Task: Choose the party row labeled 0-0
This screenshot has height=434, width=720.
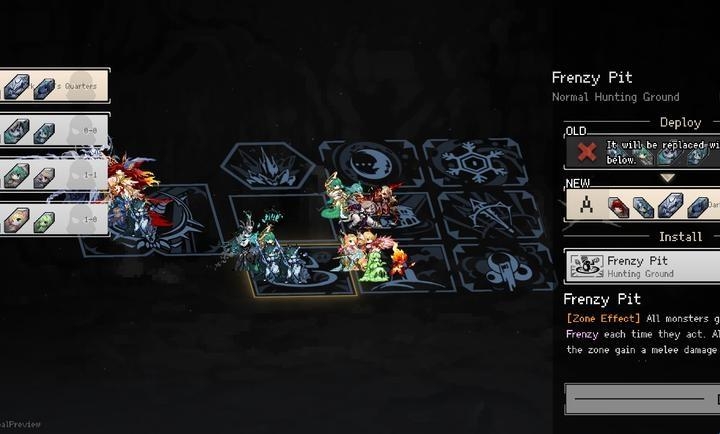Action: click(54, 131)
